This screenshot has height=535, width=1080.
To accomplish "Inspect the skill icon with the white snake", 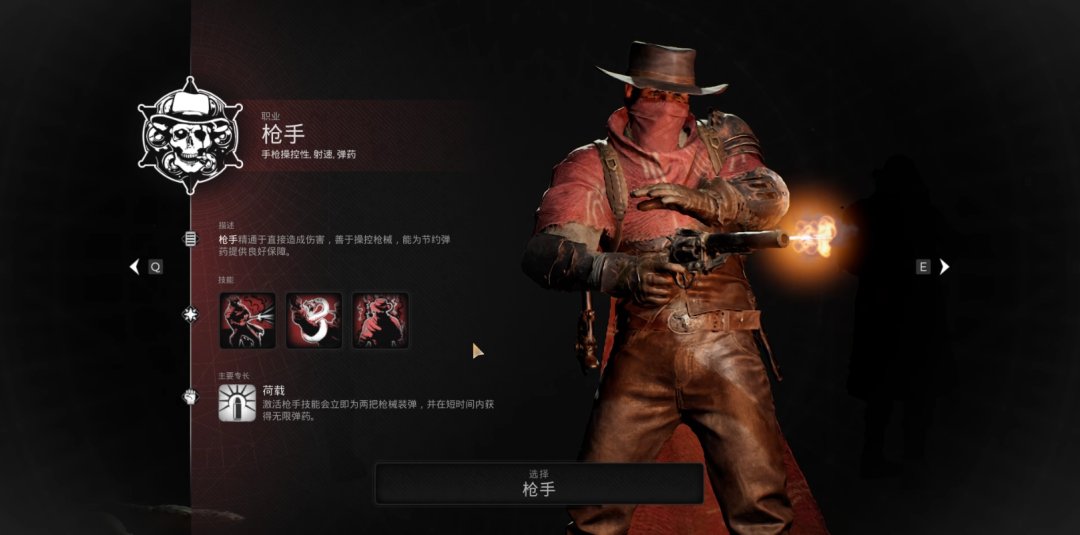I will pos(314,320).
